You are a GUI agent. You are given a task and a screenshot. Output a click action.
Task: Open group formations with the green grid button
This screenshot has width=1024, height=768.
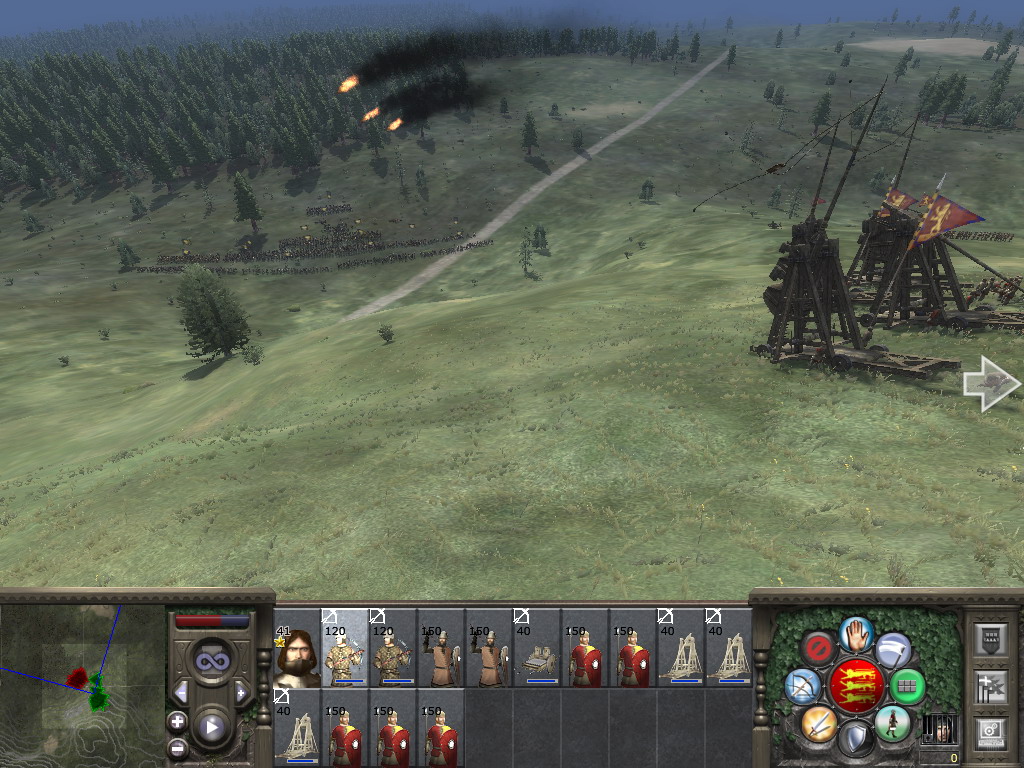[x=907, y=687]
